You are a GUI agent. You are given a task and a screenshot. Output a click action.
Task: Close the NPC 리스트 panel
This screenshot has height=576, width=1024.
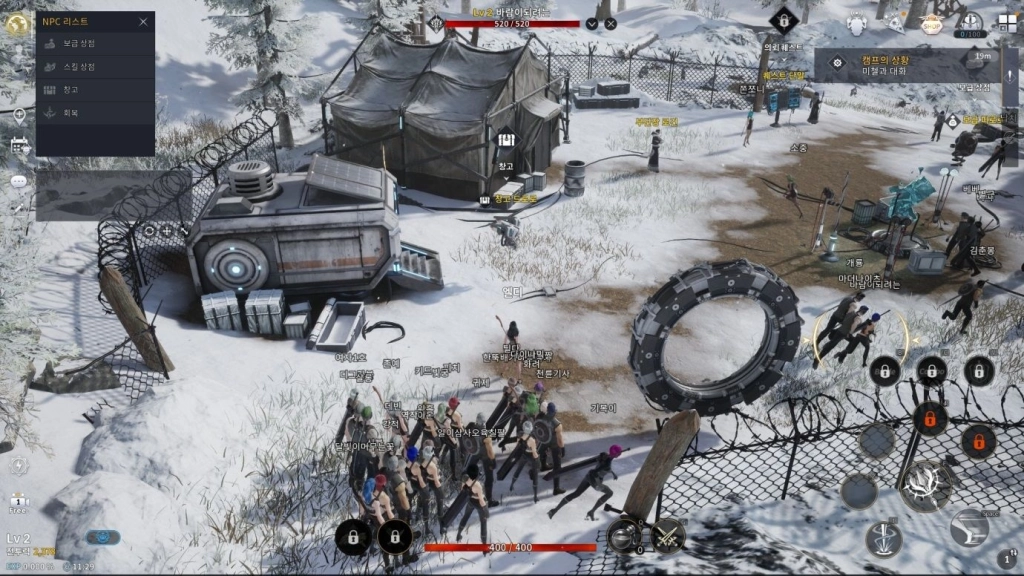(x=143, y=21)
